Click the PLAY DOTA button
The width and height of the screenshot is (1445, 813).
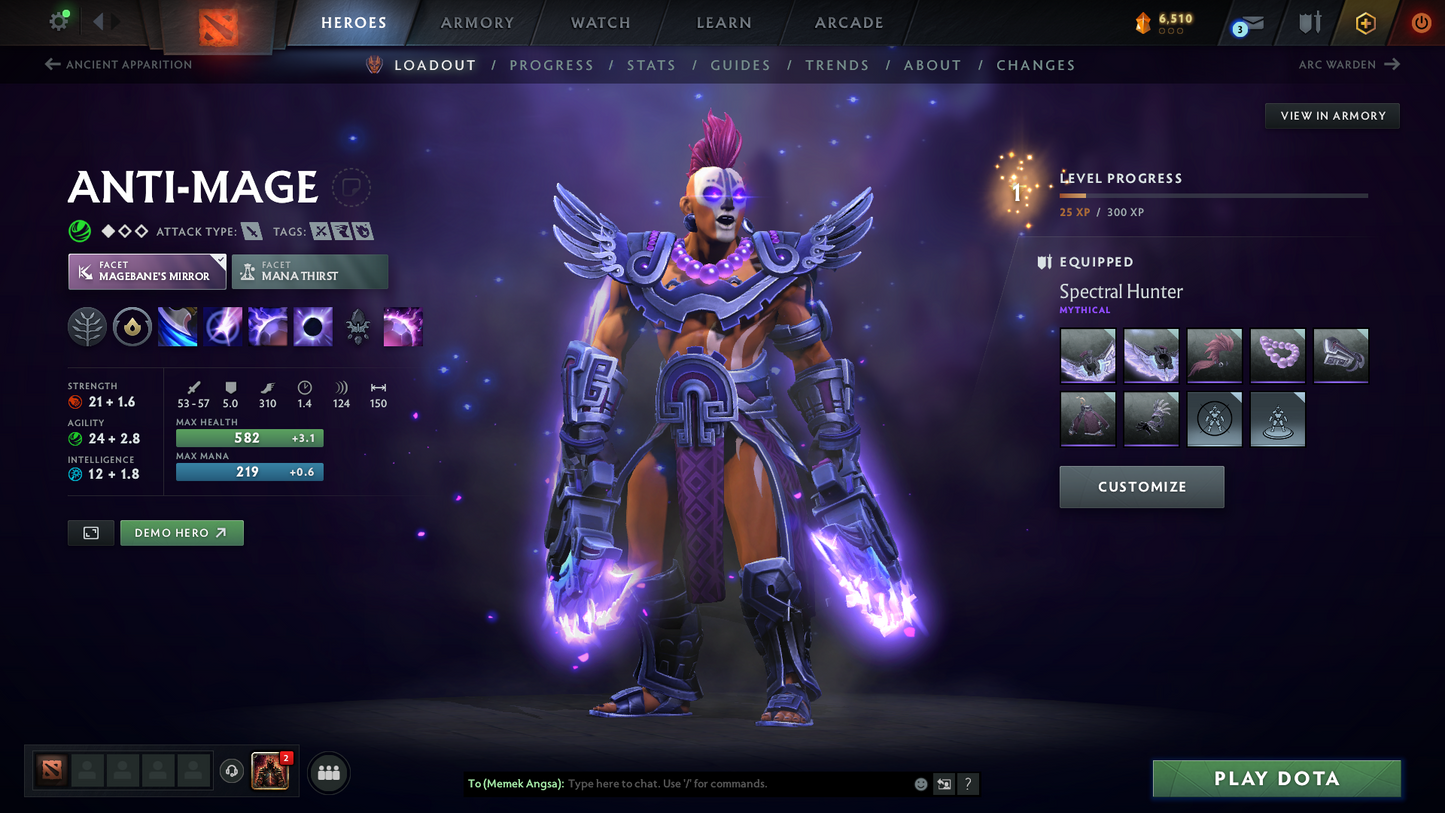[1276, 778]
